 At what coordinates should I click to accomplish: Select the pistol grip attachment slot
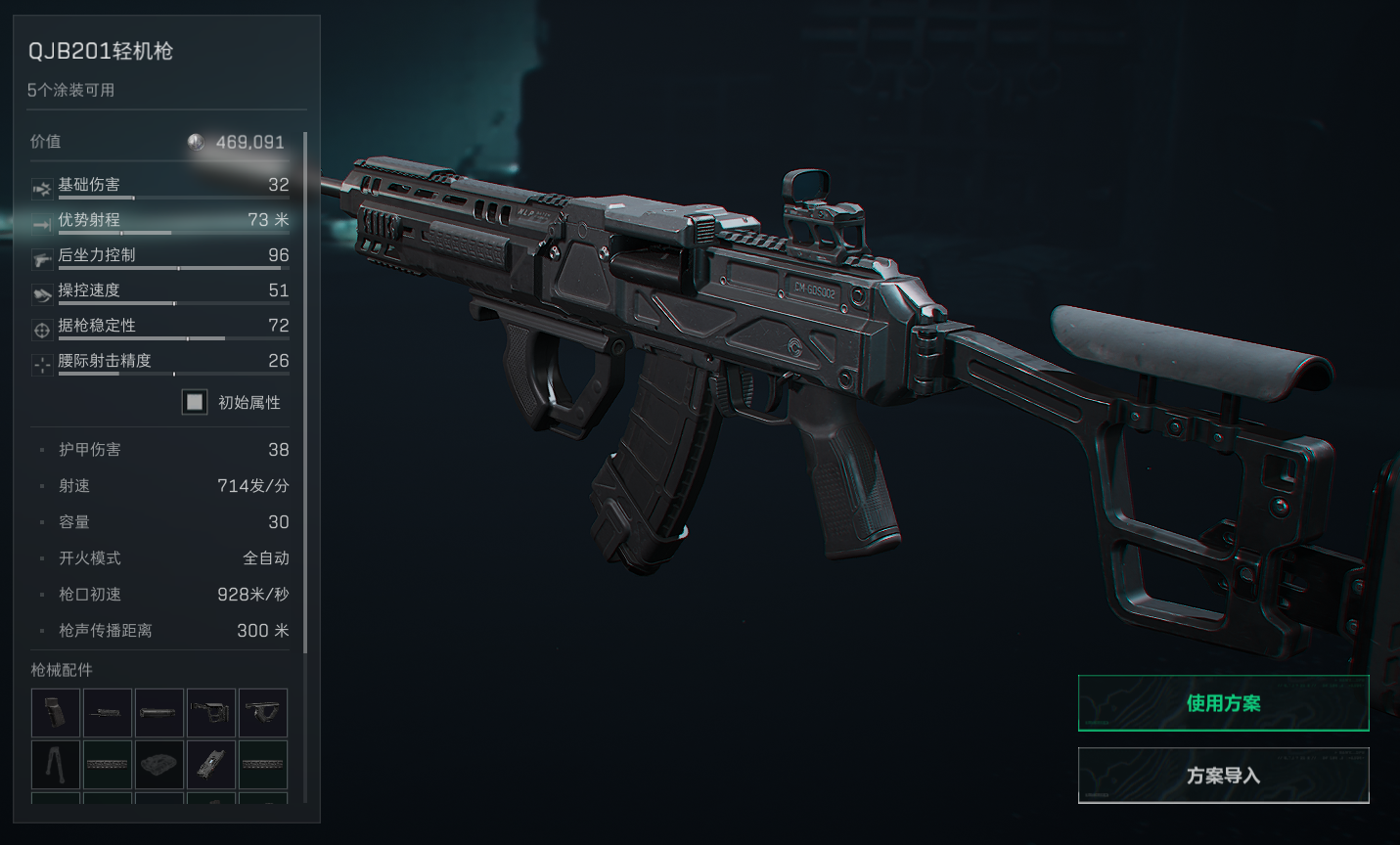click(x=56, y=713)
